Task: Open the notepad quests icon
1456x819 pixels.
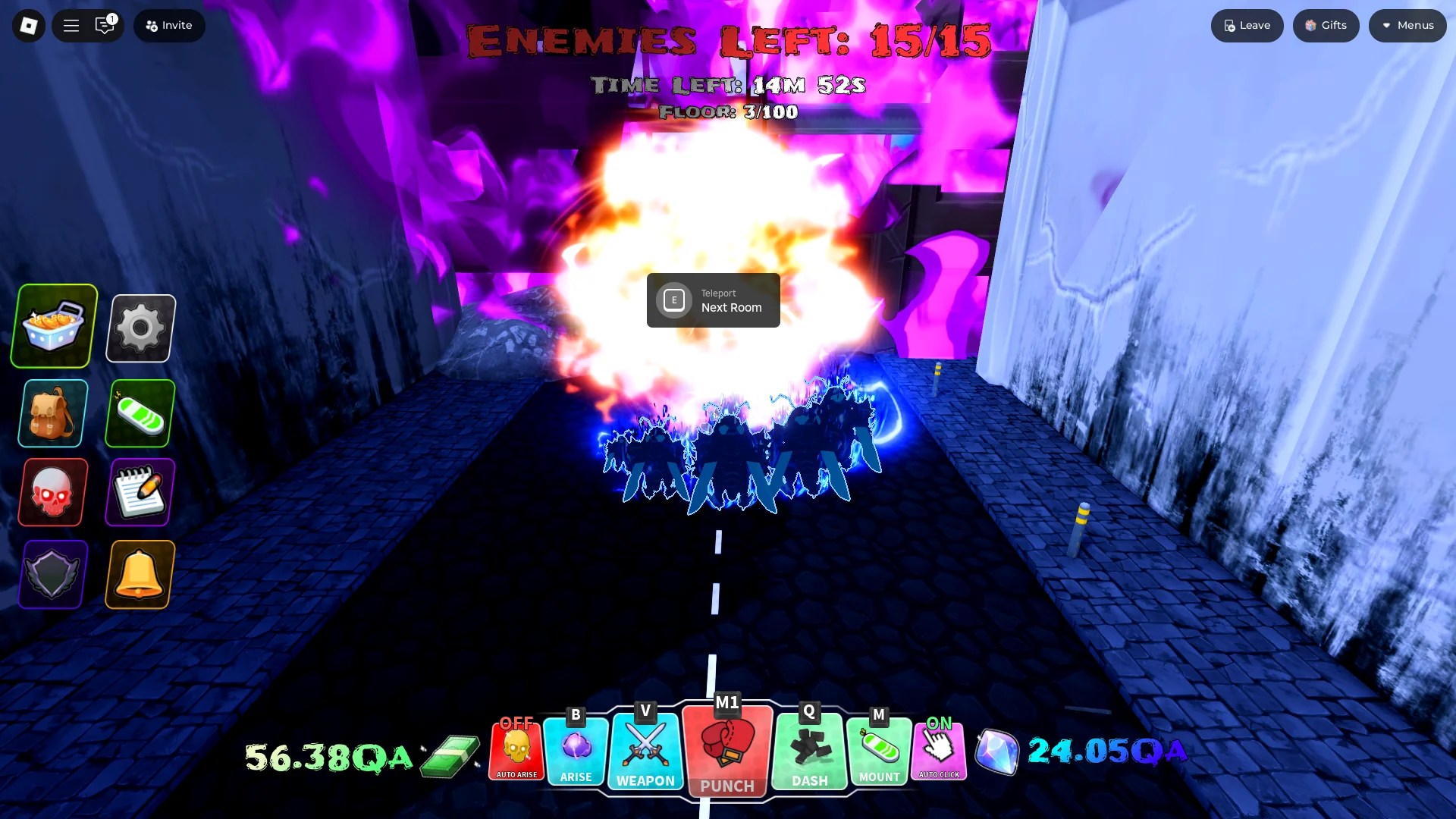Action: tap(139, 491)
